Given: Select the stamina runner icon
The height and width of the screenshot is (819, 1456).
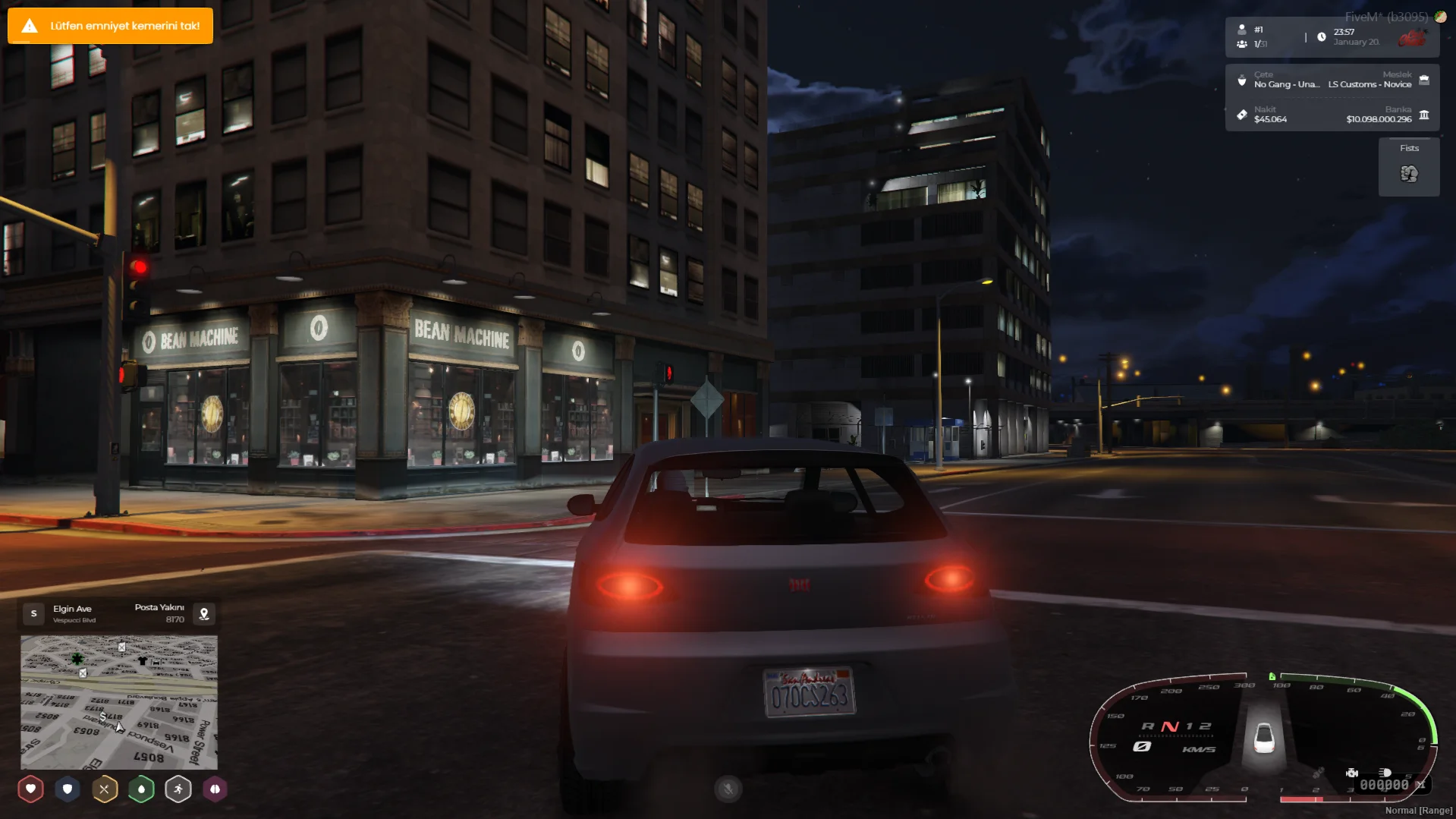Looking at the screenshot, I should click(178, 789).
